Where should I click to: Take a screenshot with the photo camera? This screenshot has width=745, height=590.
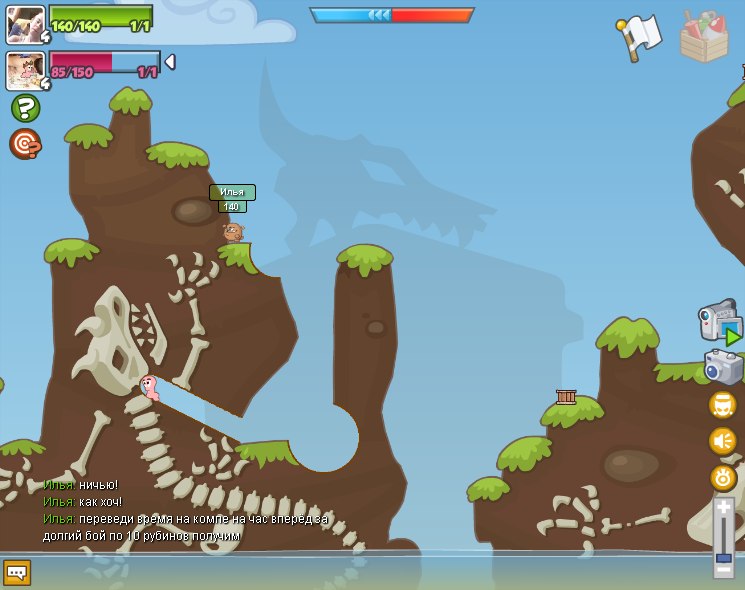click(x=722, y=367)
